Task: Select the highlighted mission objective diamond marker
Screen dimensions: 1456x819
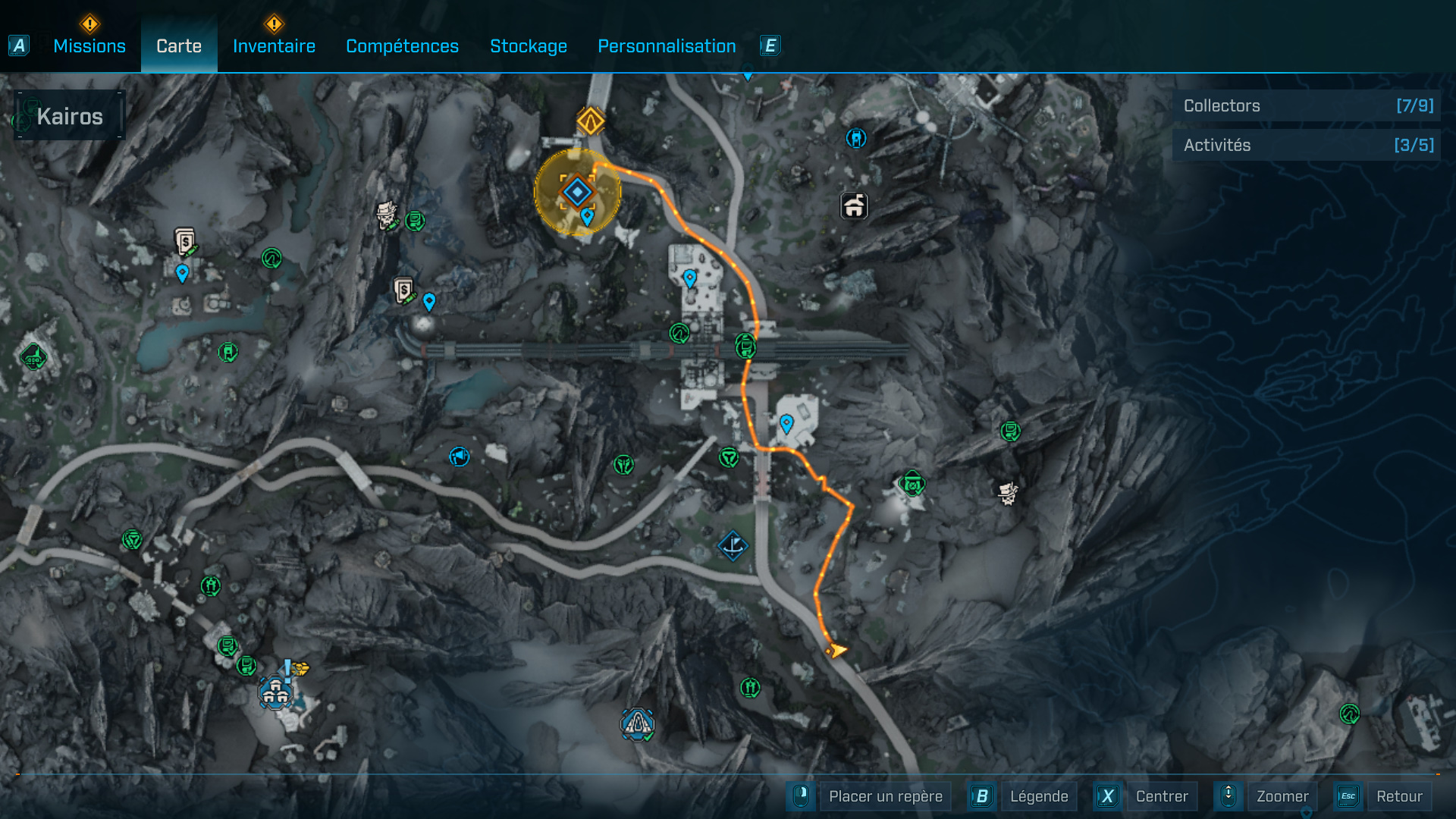Action: click(577, 192)
